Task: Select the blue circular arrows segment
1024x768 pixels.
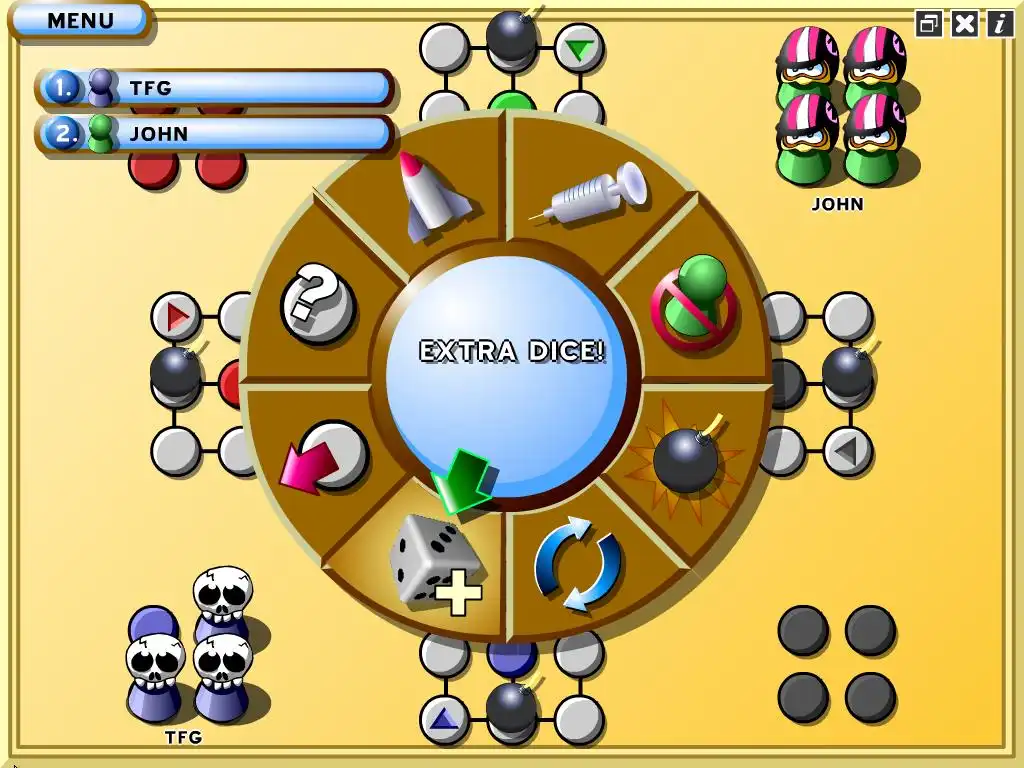Action: point(578,563)
